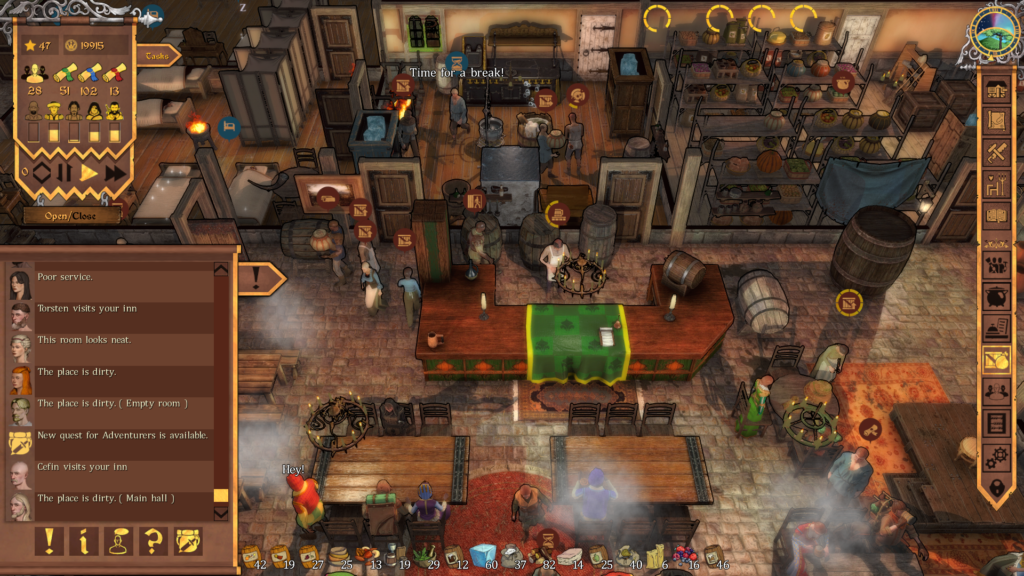This screenshot has height=576, width=1024.
Task: Click the world globe icon
Action: (995, 35)
